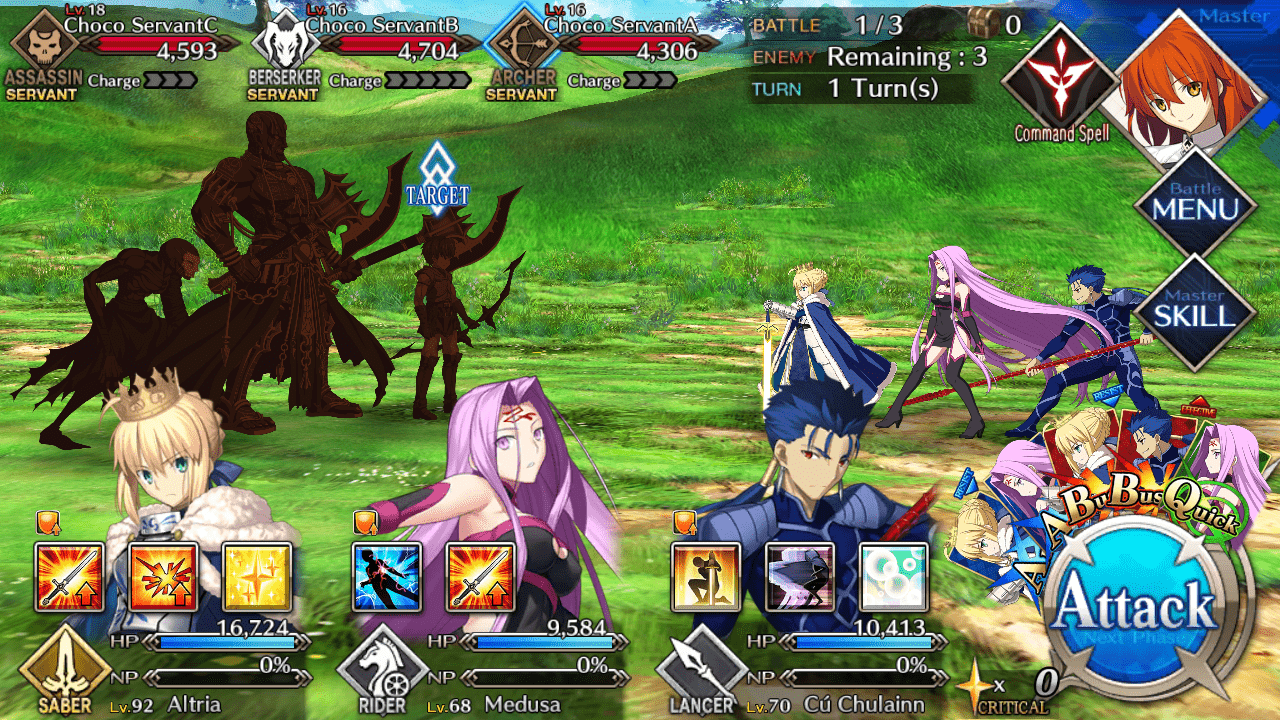Viewport: 1280px width, 720px height.
Task: Show Cú Chulainn's Lancer class status
Action: (x=703, y=672)
